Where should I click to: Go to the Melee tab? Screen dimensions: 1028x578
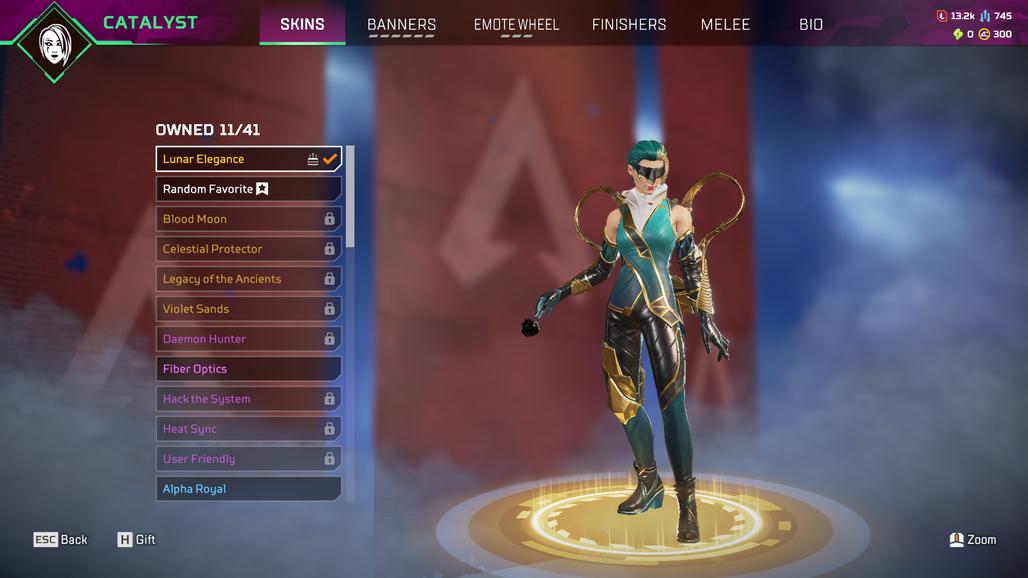tap(725, 24)
